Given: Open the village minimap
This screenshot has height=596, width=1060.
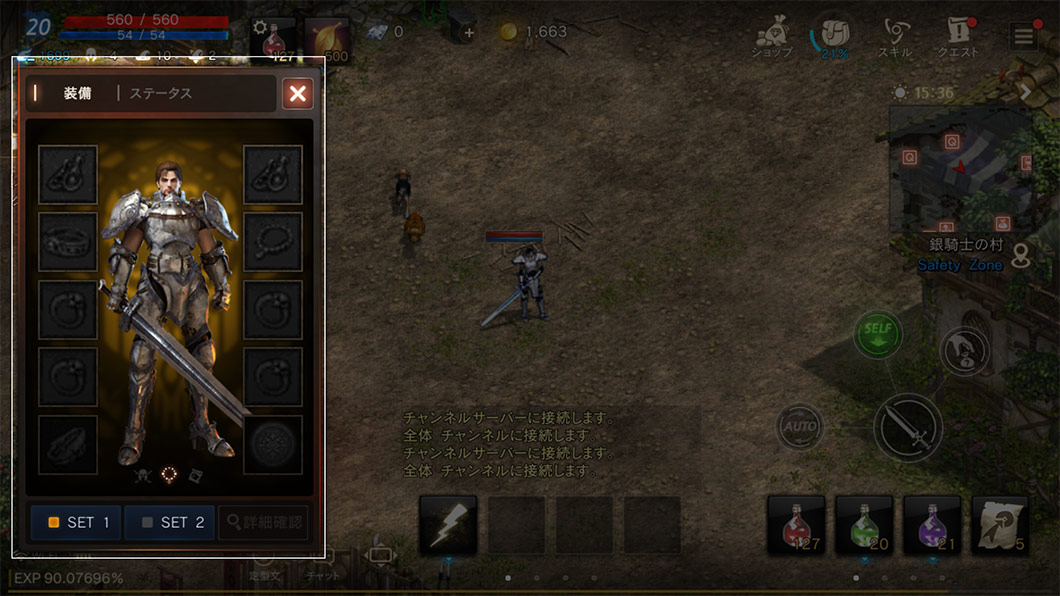Looking at the screenshot, I should [x=959, y=170].
